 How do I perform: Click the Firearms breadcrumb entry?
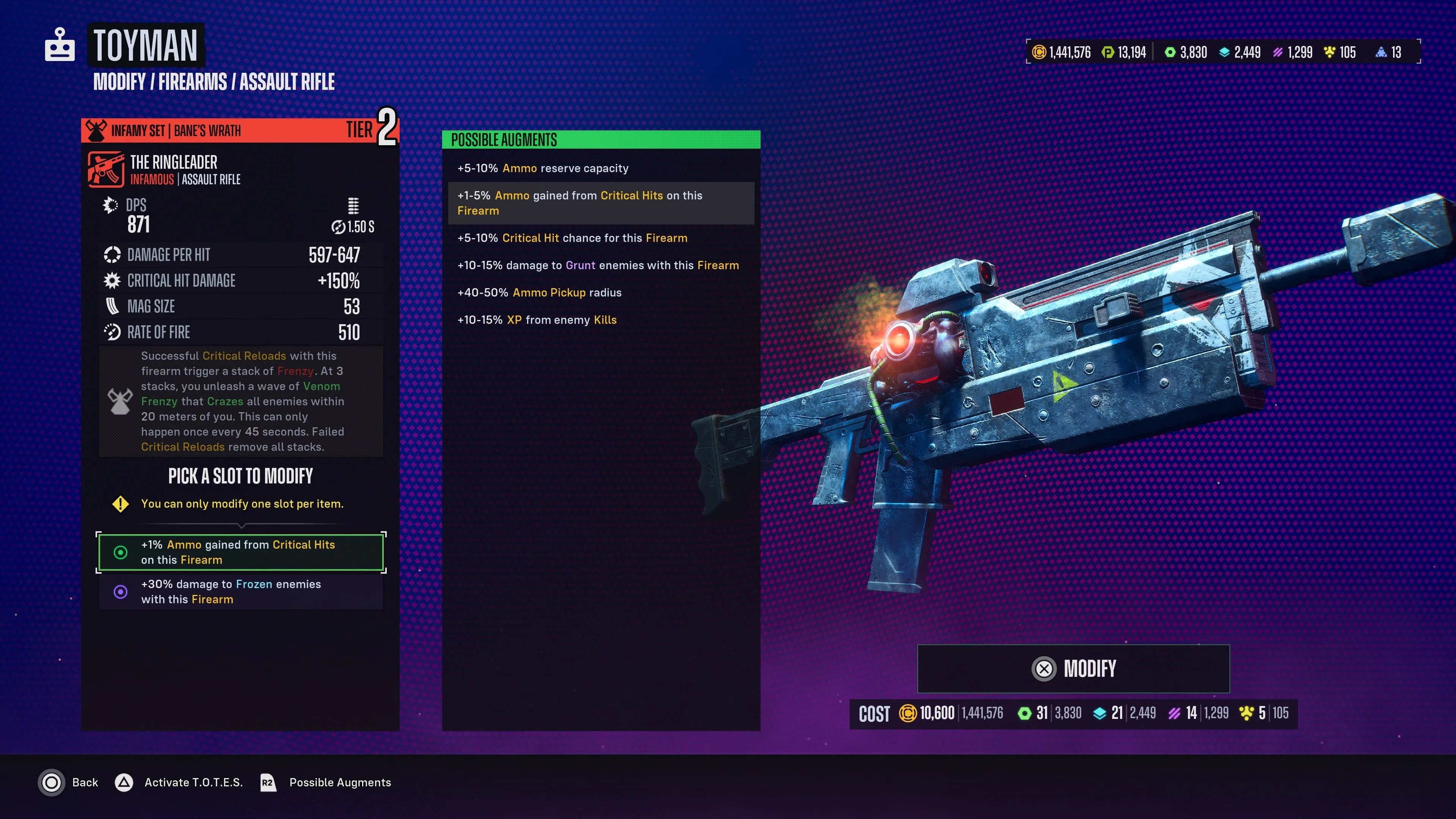[193, 82]
